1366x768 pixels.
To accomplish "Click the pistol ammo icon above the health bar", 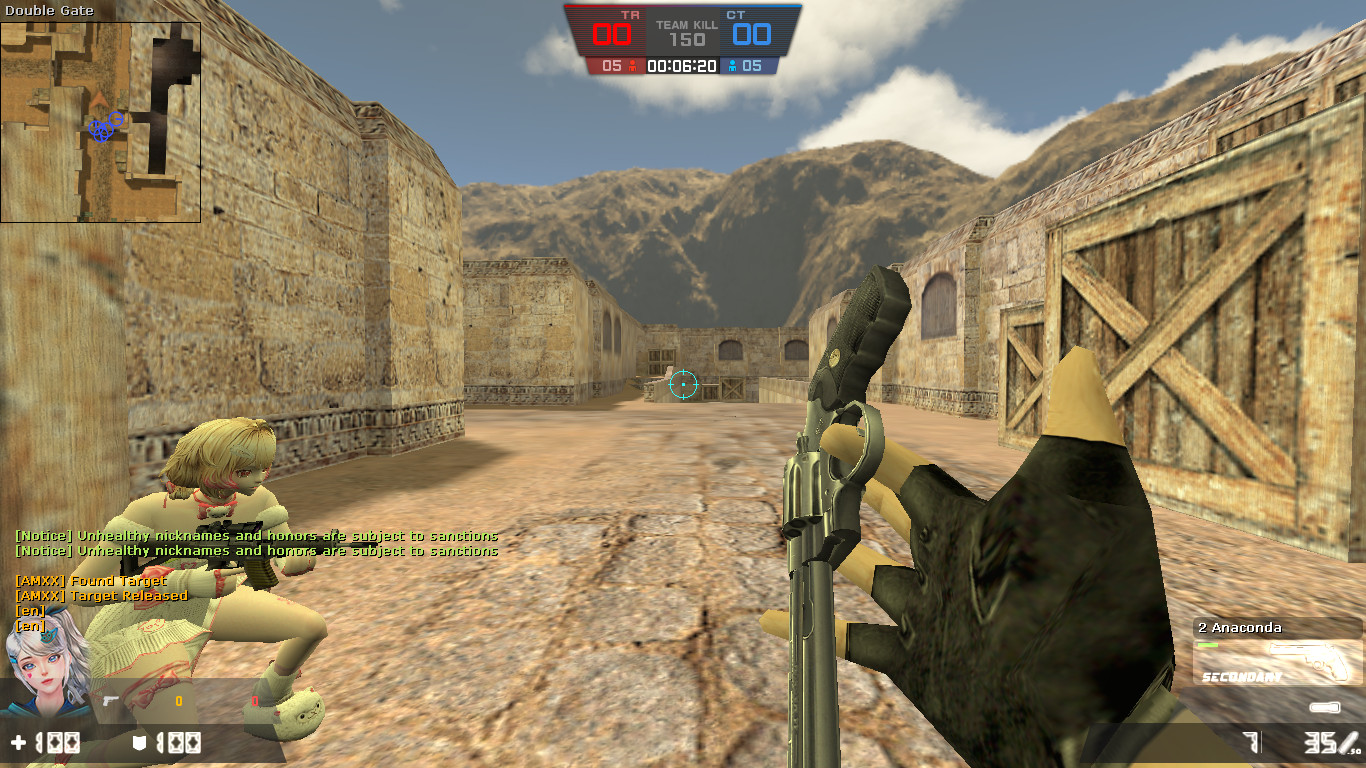I will pos(109,702).
